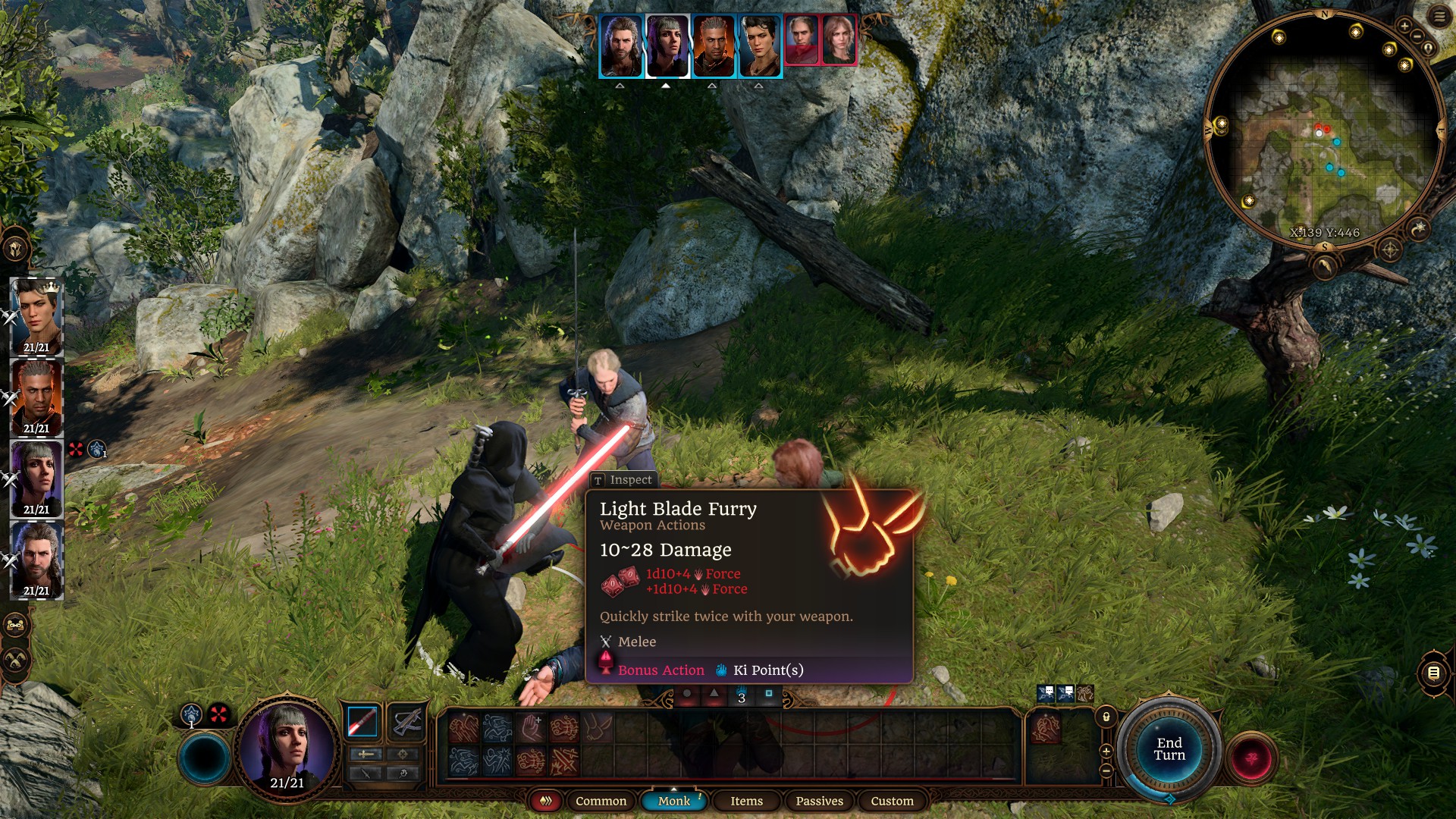Switch to the Custom hotbar tab

pos(892,801)
